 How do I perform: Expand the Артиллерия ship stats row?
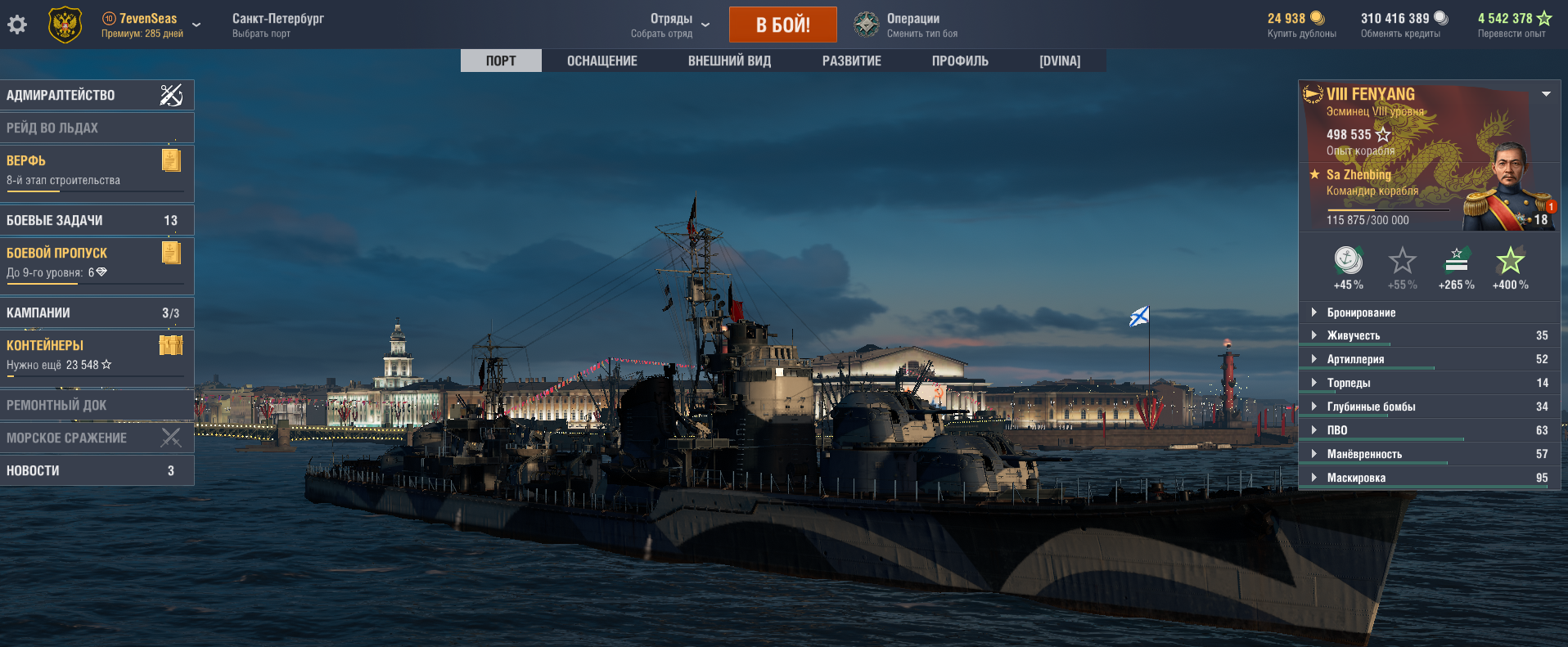pyautogui.click(x=1355, y=359)
